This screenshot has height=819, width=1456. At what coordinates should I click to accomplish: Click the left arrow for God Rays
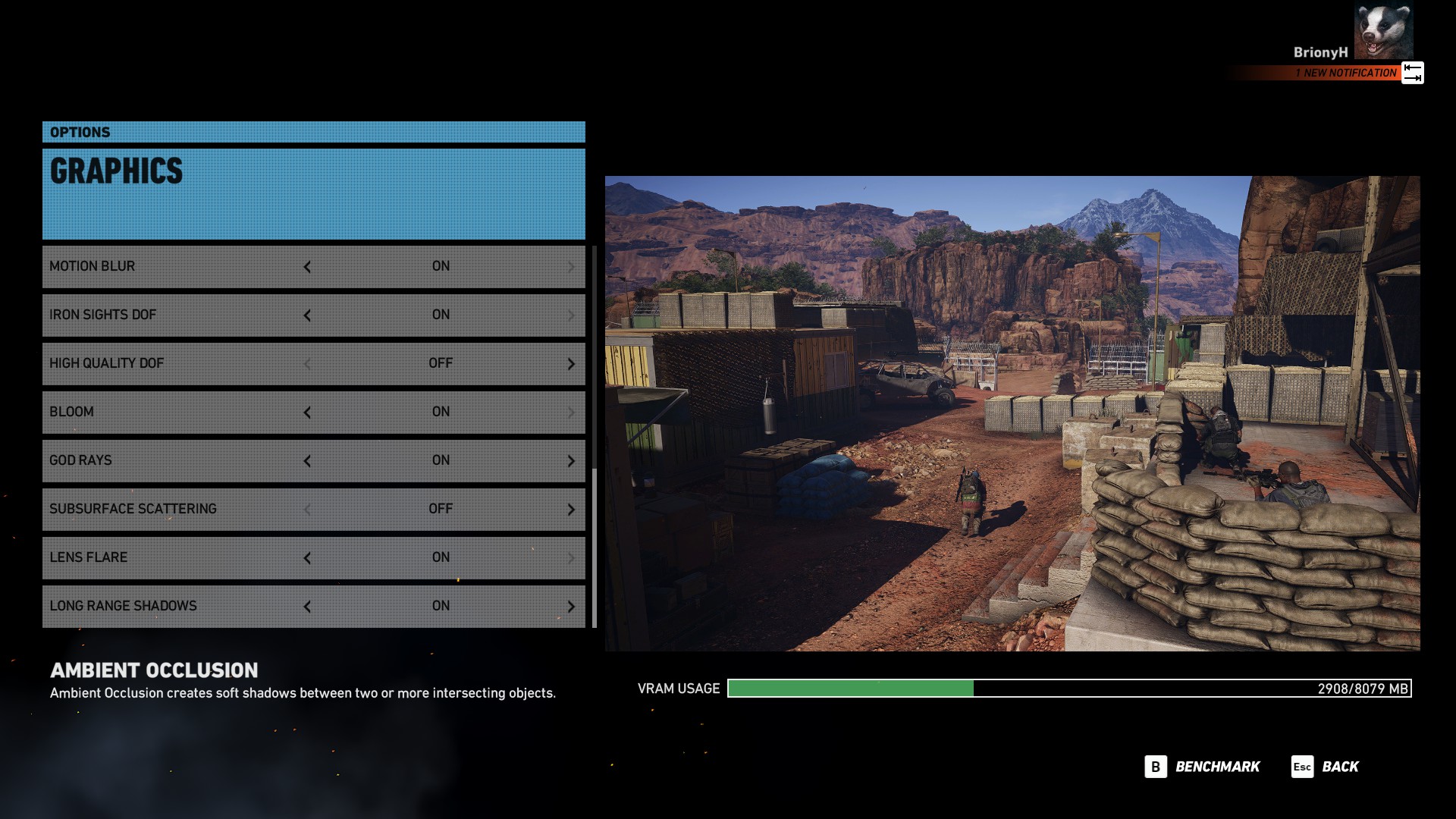tap(307, 461)
